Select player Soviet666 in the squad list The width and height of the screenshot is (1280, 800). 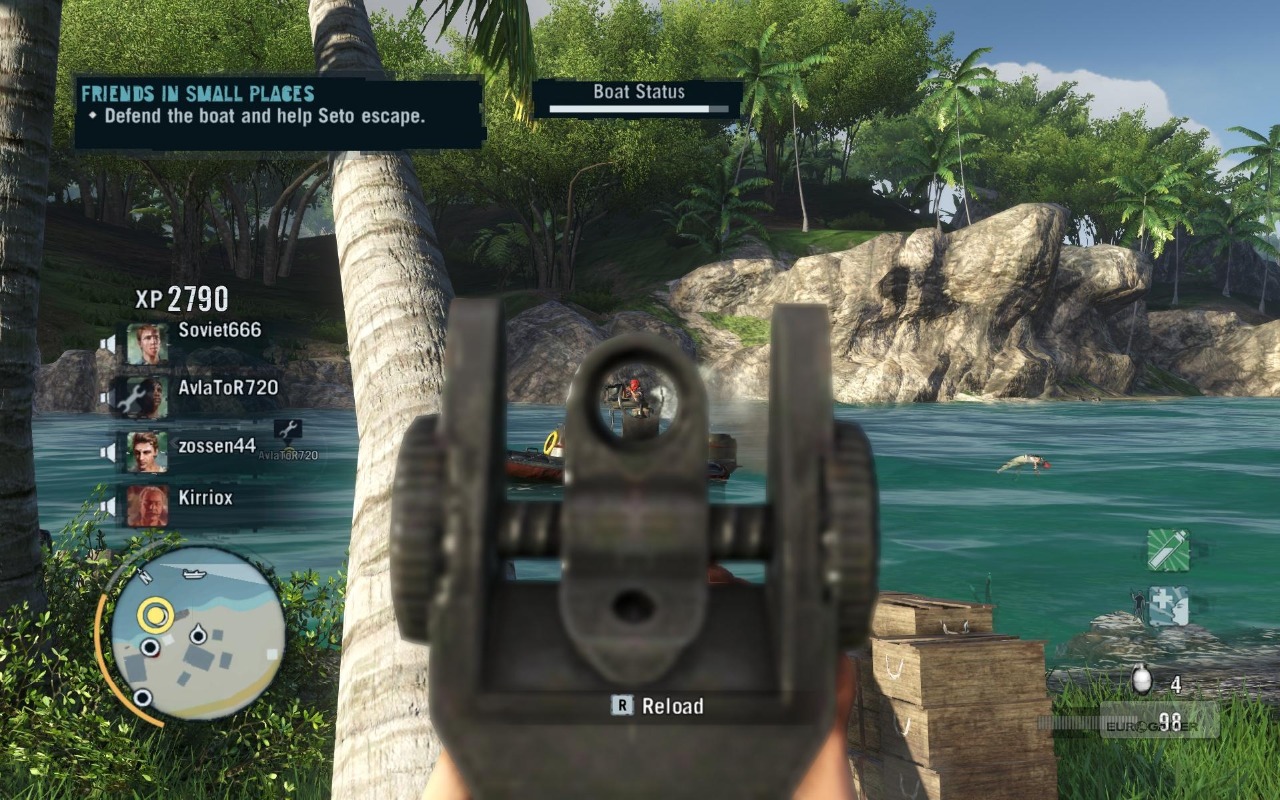[x=218, y=332]
